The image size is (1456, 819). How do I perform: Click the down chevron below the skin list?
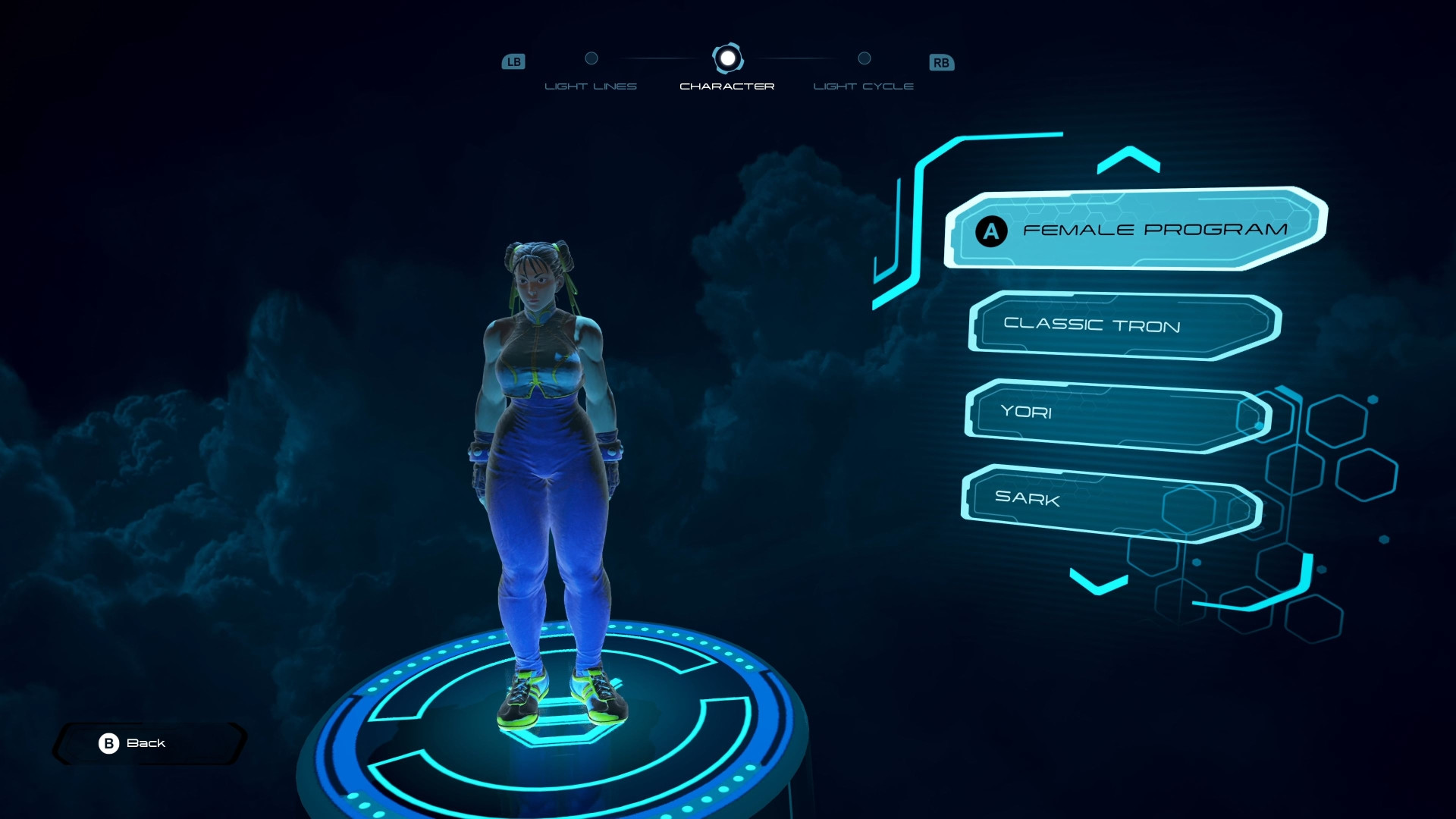(x=1099, y=583)
